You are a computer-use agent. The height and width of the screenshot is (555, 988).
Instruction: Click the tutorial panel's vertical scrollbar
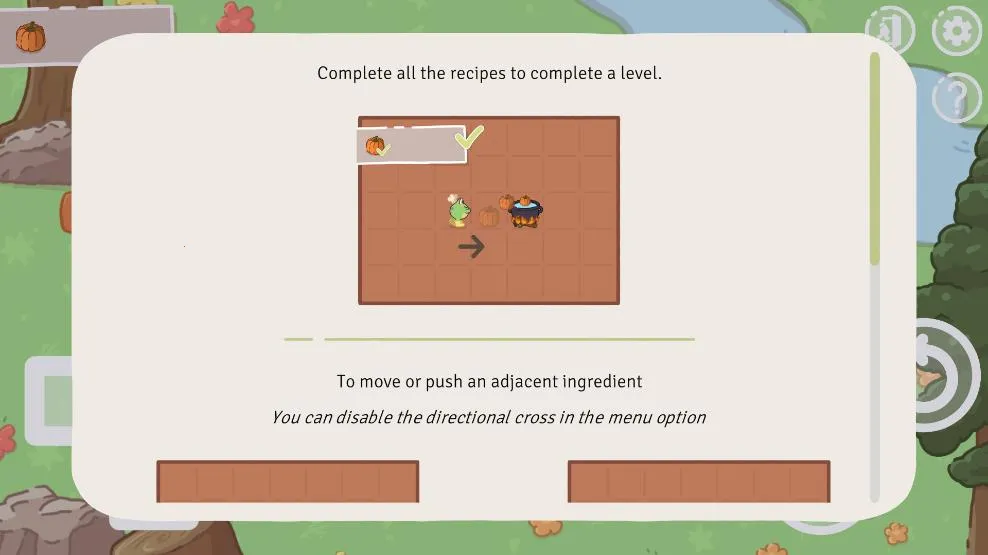pyautogui.click(x=875, y=160)
